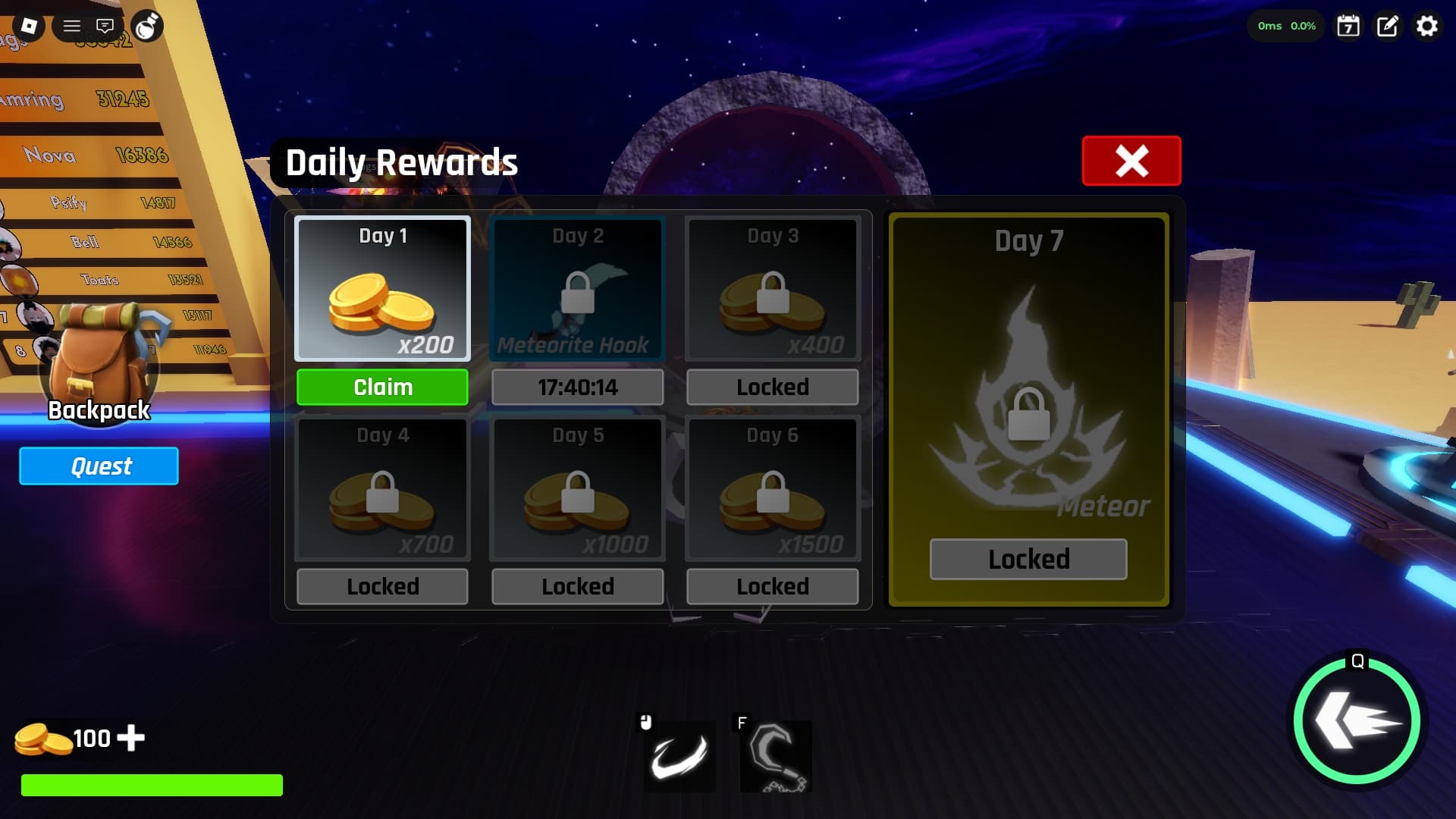Close the Daily Rewards window
The image size is (1456, 819).
1131,161
